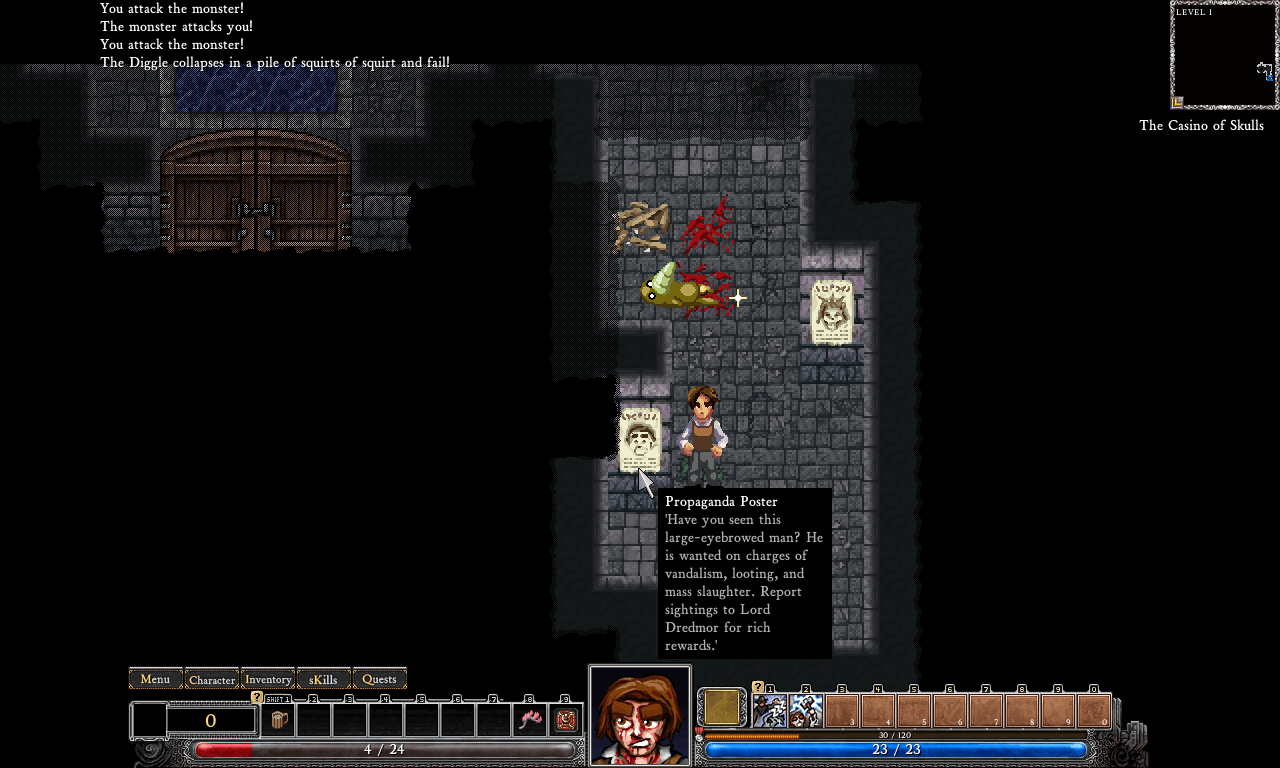The image size is (1280, 768).
Task: Select the red square item in belt slot 9
Action: (x=566, y=720)
